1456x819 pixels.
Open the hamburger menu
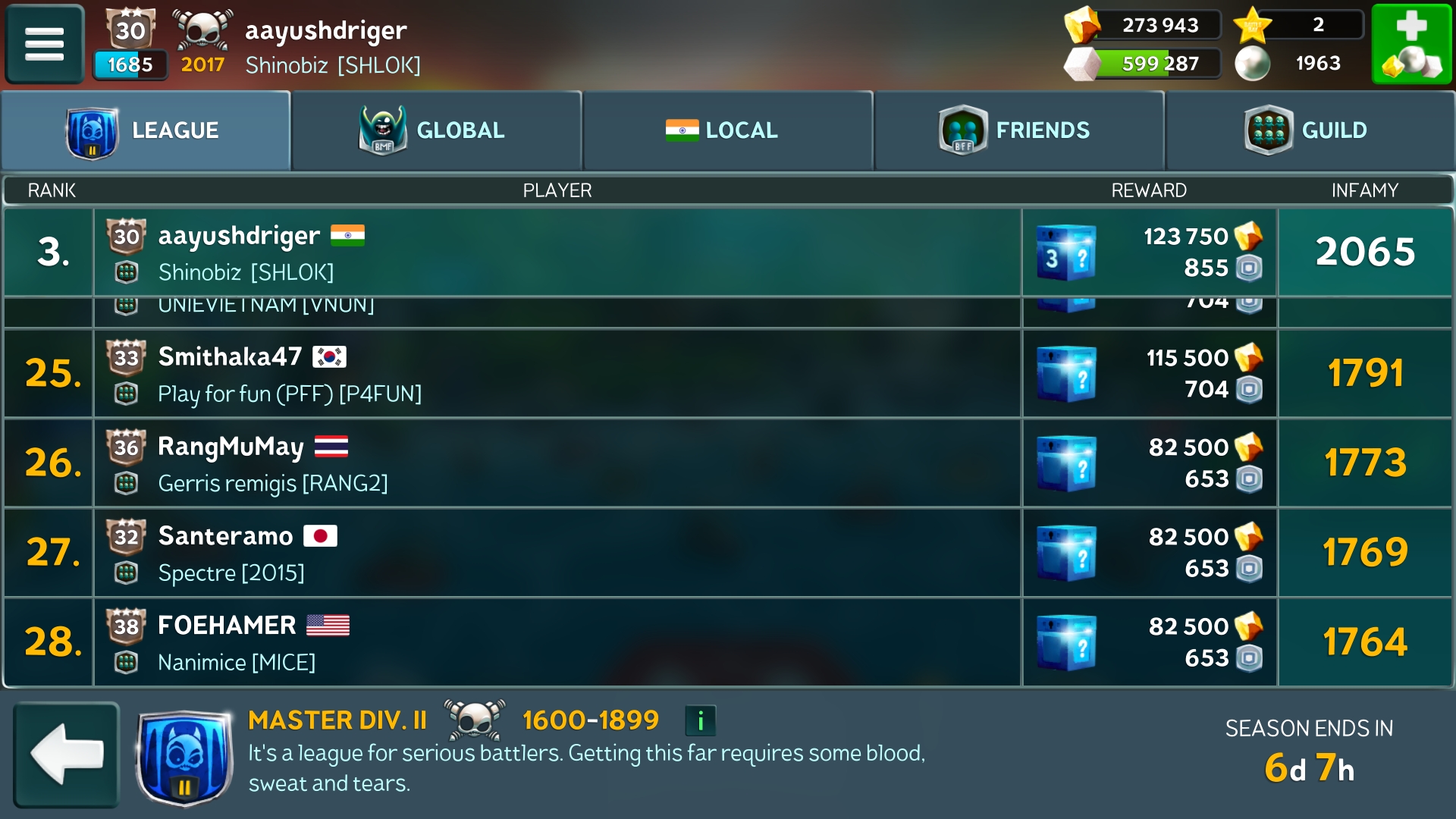point(45,44)
